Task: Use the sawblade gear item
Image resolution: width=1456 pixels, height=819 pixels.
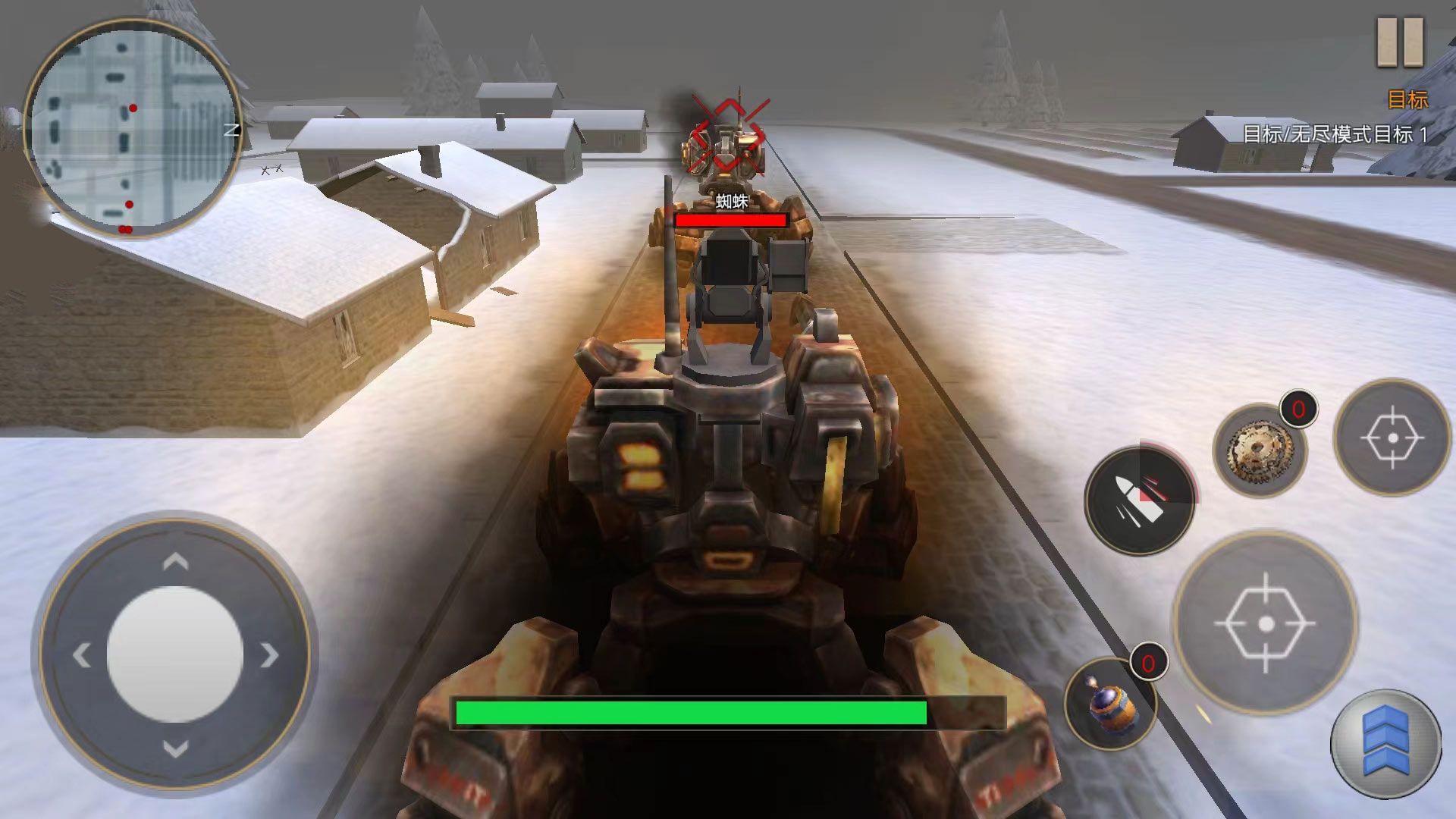Action: point(1259,450)
